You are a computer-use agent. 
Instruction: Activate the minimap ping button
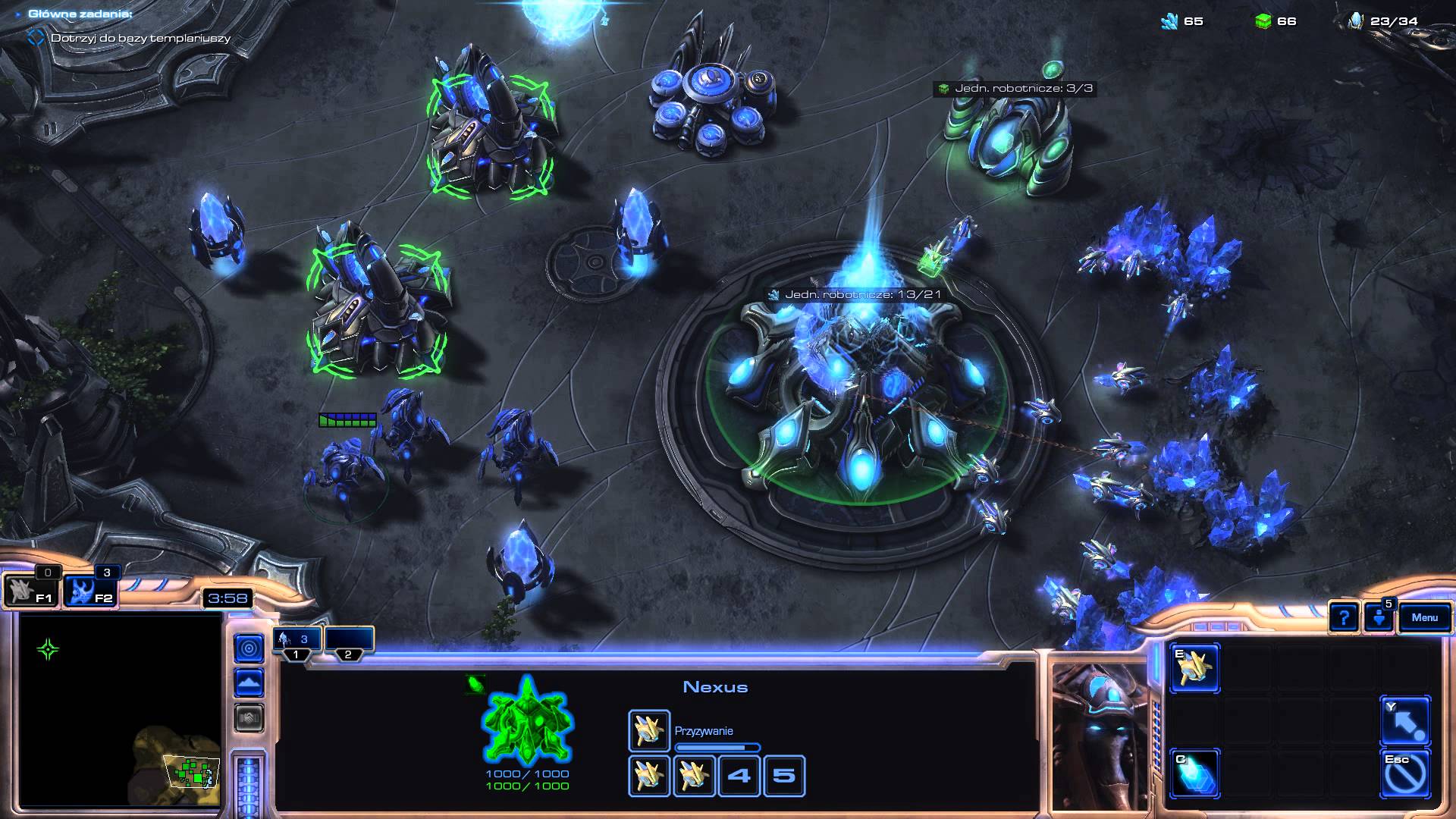249,648
